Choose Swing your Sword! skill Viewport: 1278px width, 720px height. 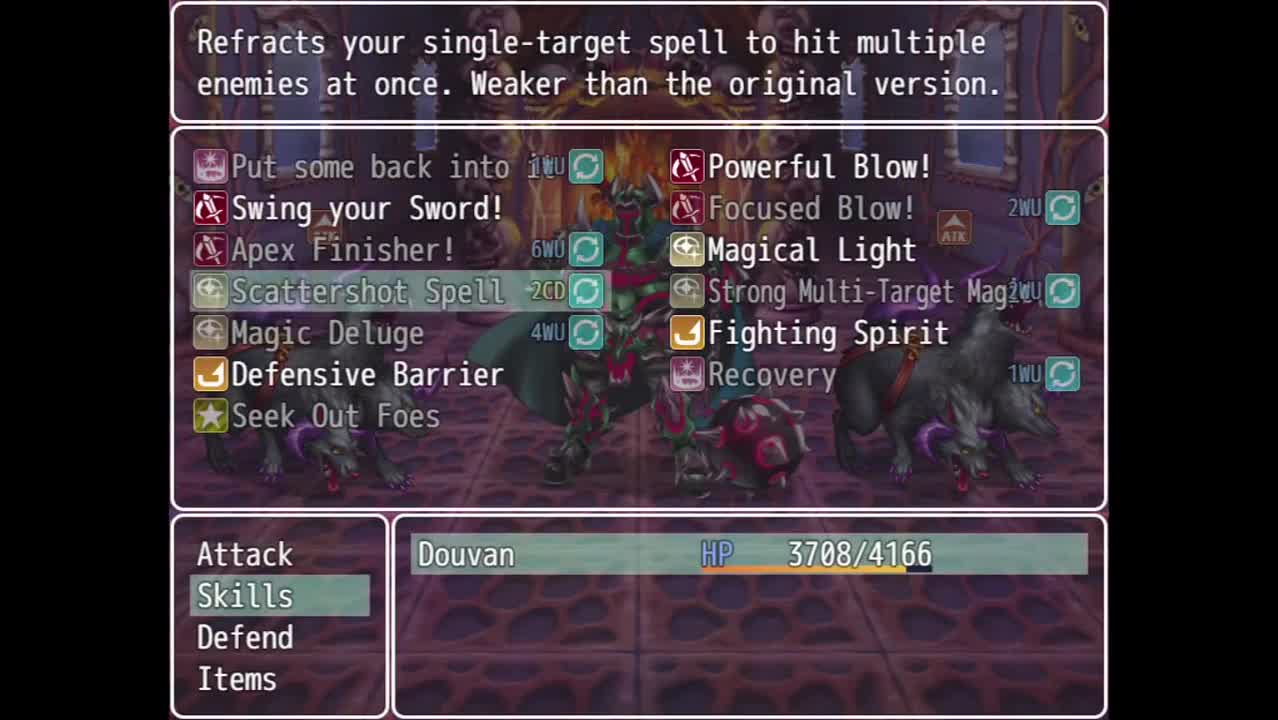(x=367, y=209)
